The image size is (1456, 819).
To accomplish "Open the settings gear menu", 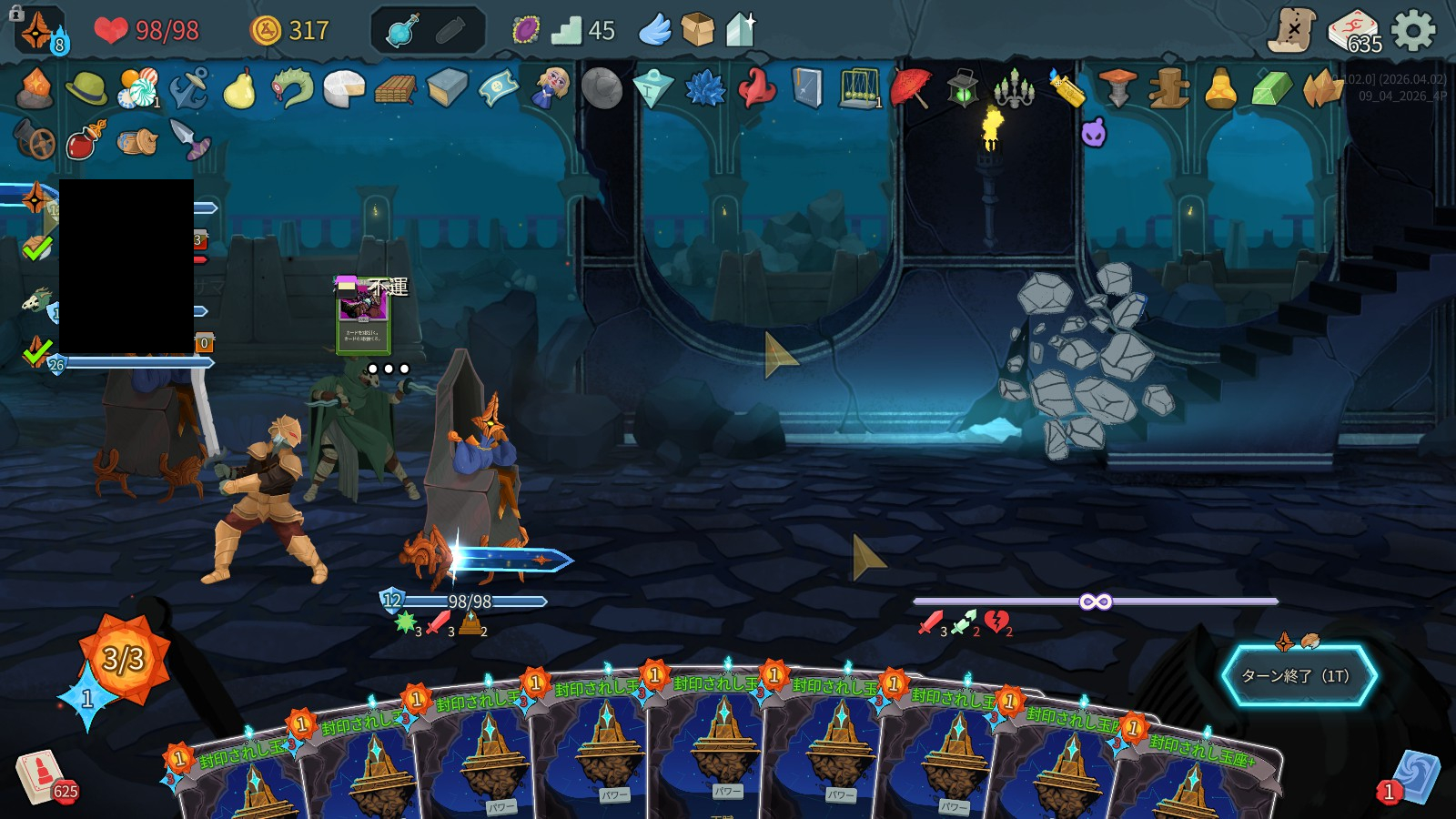I will click(x=1413, y=31).
